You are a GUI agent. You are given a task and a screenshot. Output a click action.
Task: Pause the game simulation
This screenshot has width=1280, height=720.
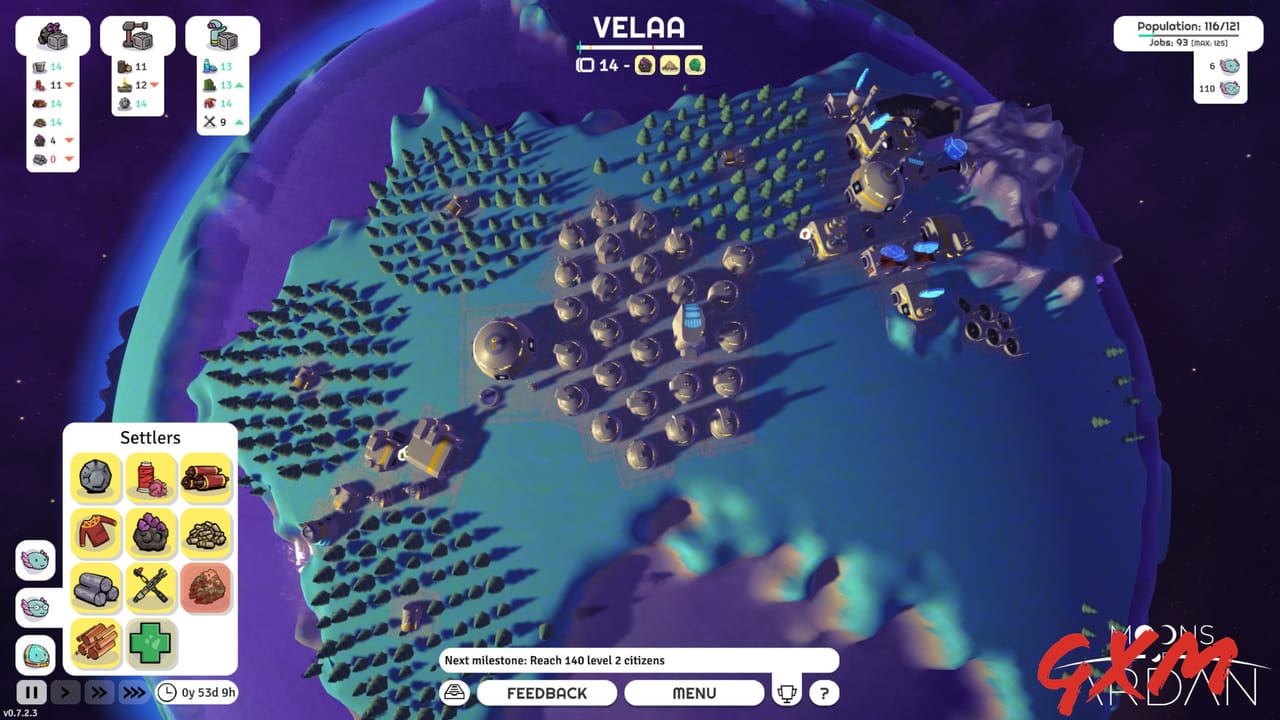coord(31,691)
